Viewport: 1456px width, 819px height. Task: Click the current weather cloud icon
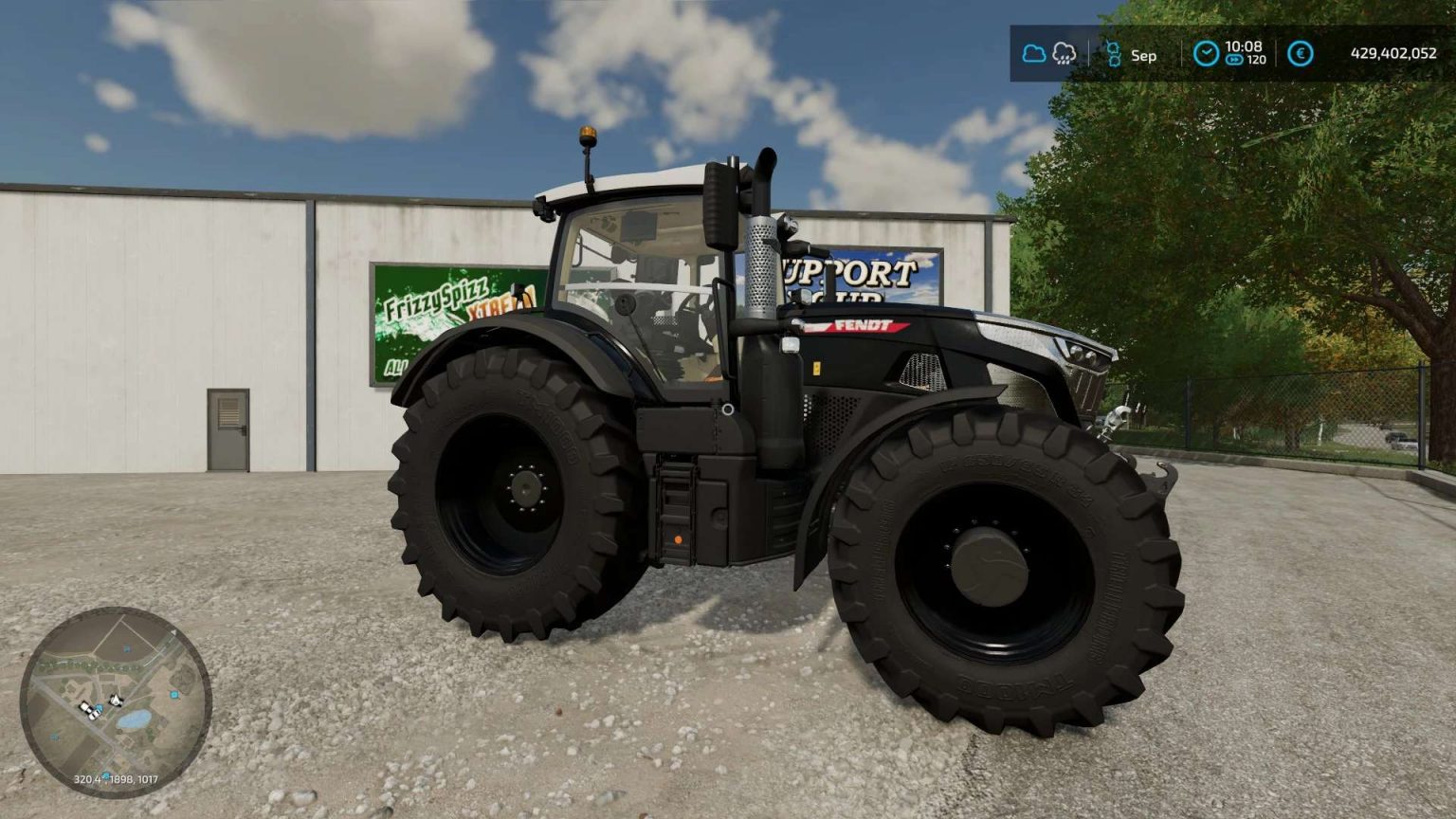click(1033, 53)
